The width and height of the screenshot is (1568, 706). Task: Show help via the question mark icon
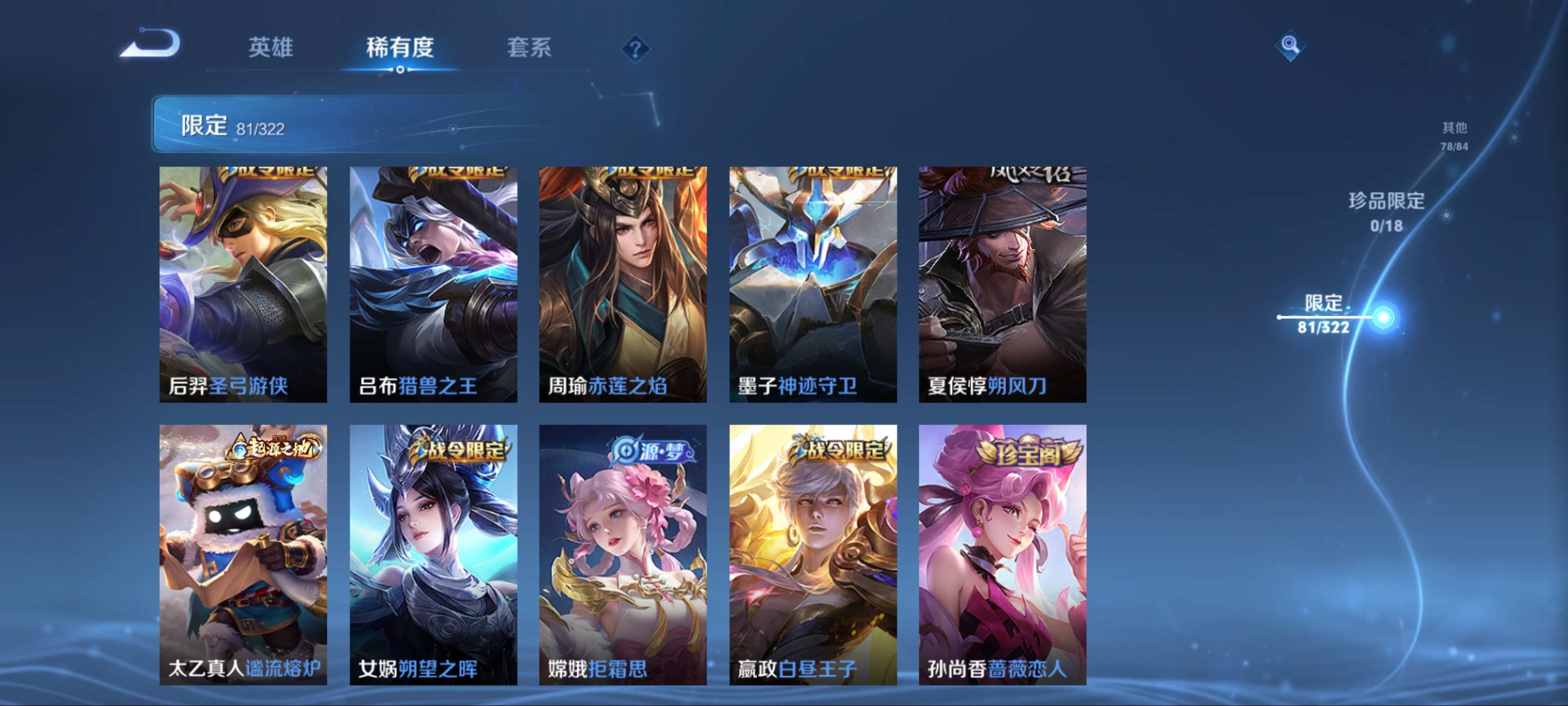tap(635, 49)
